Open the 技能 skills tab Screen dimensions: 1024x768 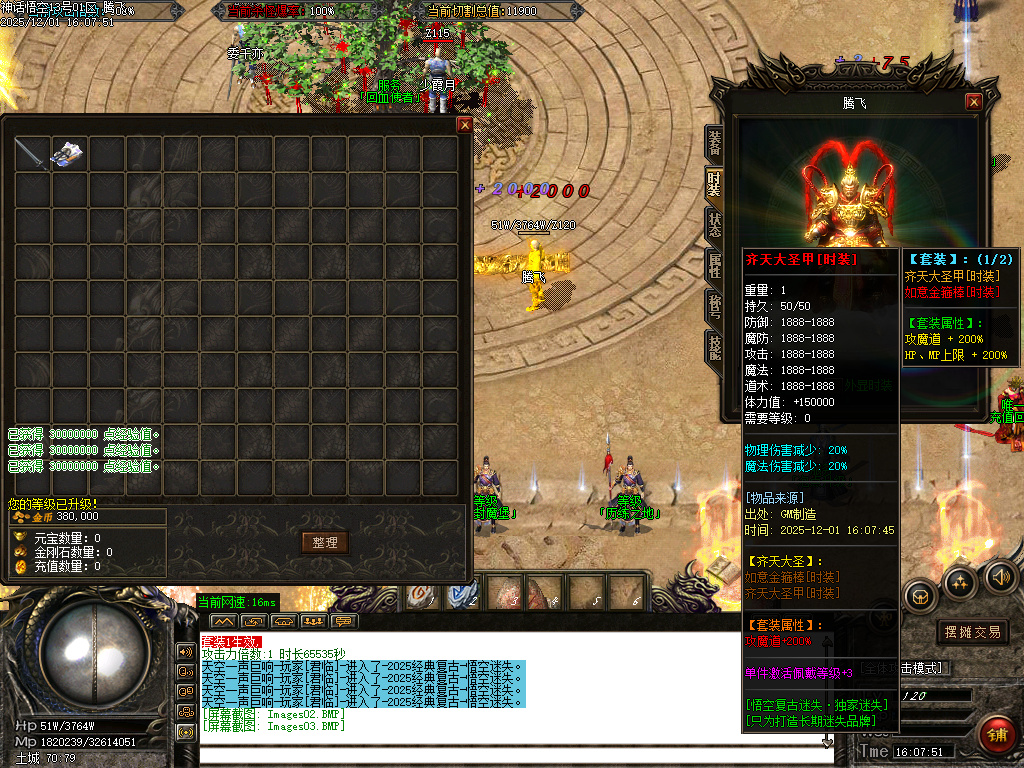(x=714, y=347)
